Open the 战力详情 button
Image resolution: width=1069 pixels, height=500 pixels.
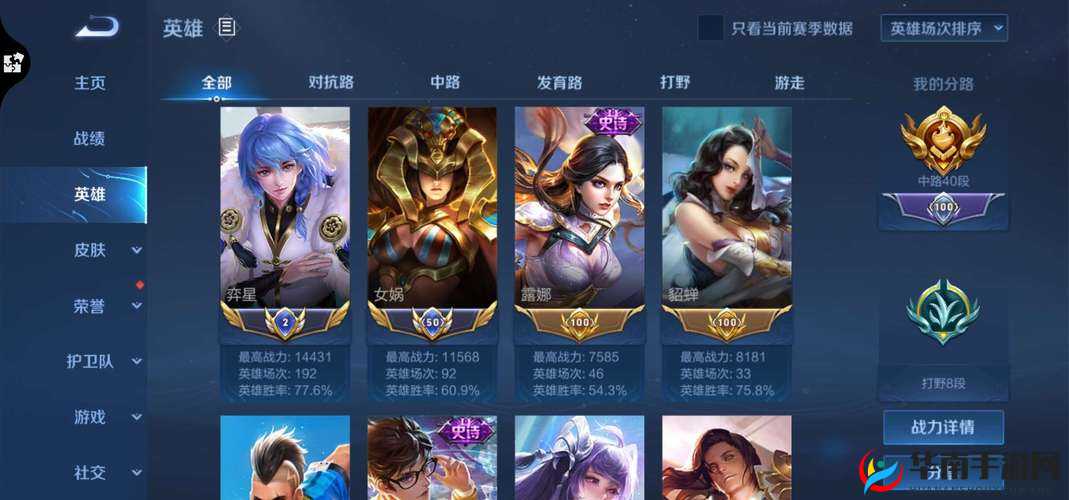942,428
